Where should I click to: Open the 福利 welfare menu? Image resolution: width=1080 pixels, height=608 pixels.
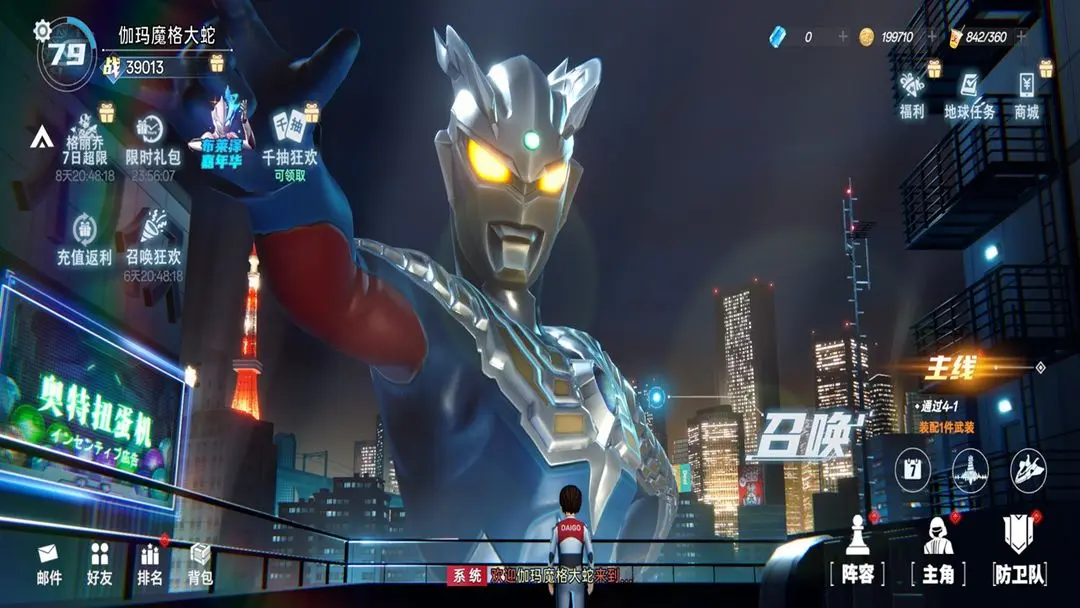(x=911, y=93)
